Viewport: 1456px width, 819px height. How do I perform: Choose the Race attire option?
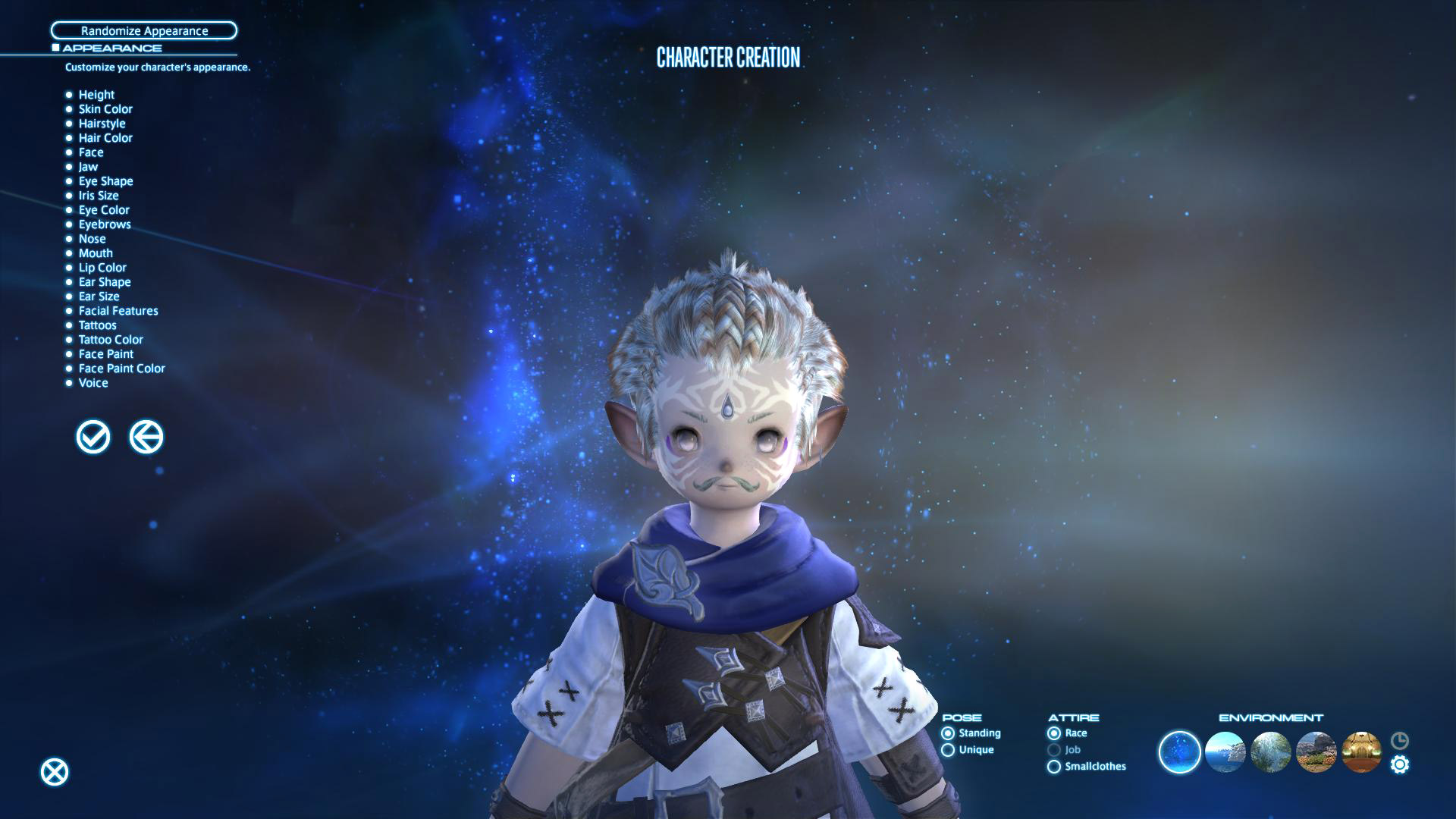pyautogui.click(x=1054, y=733)
